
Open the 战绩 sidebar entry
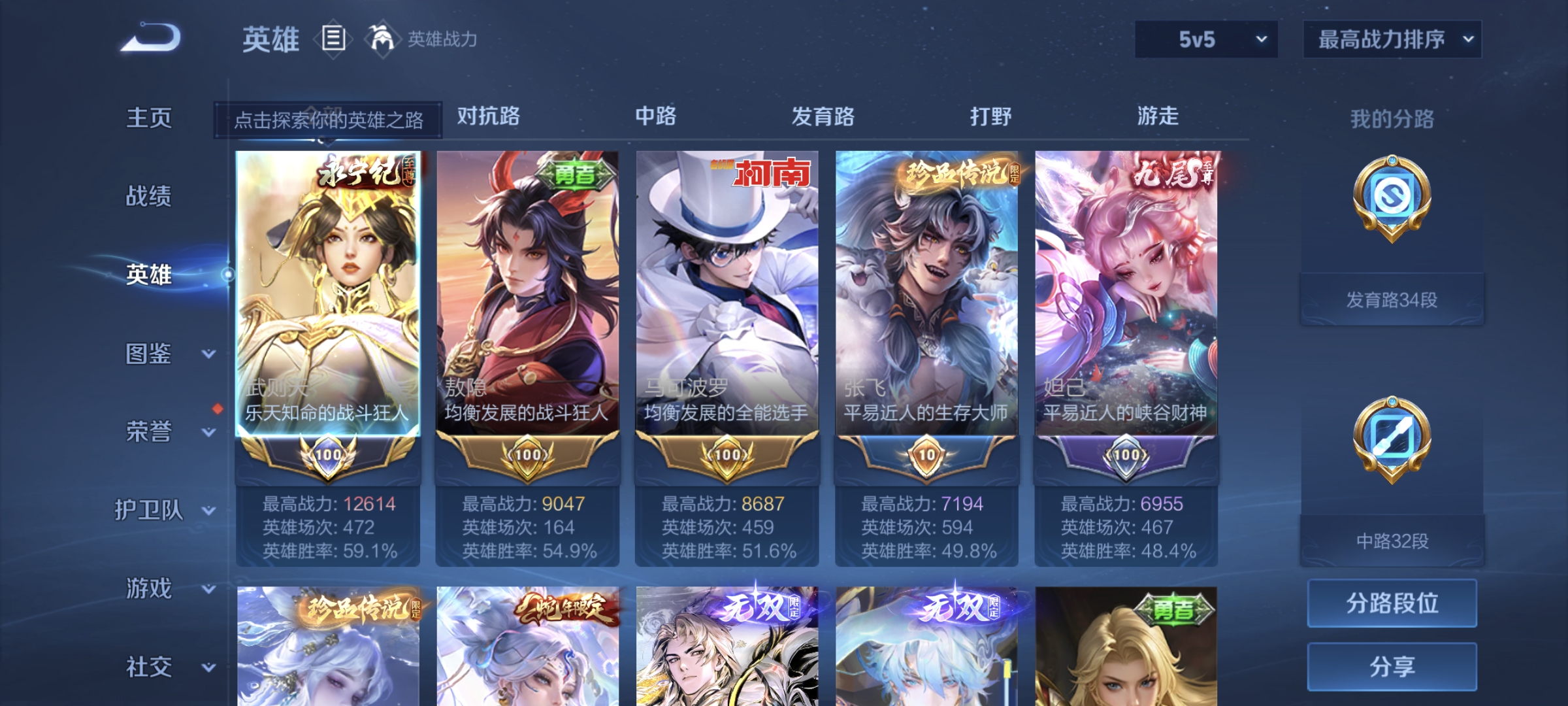150,197
